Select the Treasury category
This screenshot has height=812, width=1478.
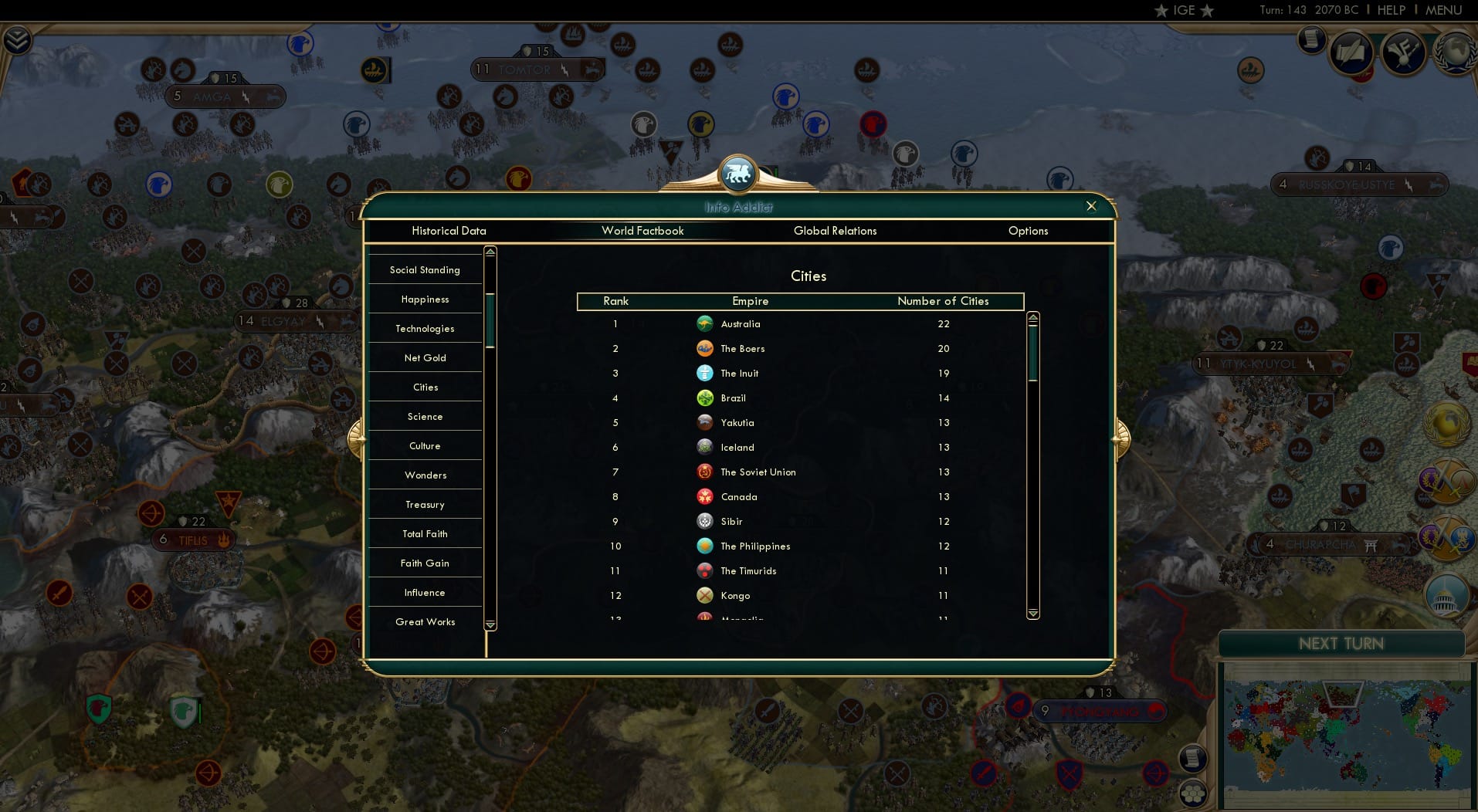point(425,504)
